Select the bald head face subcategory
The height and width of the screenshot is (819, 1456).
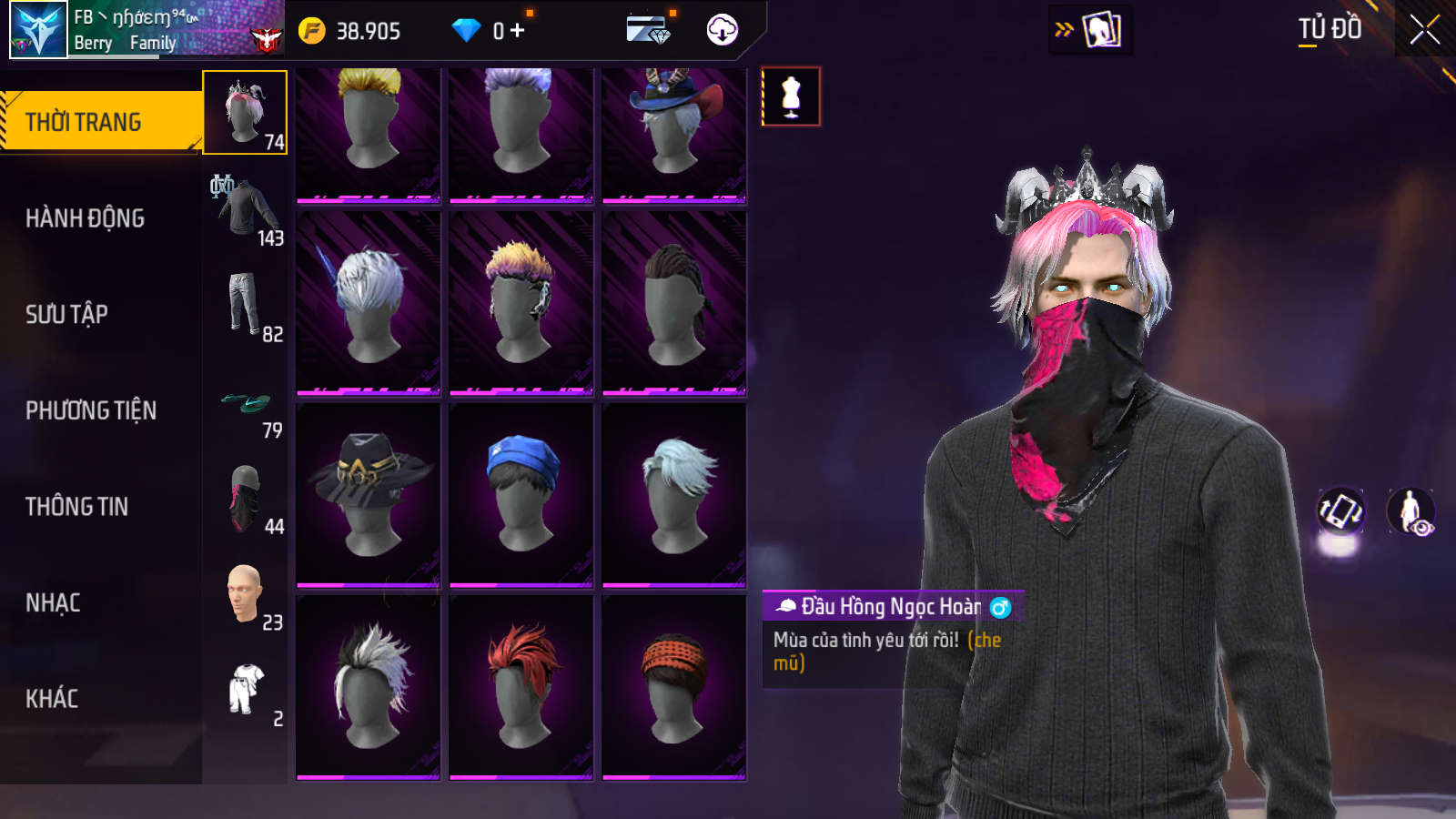coord(246,594)
